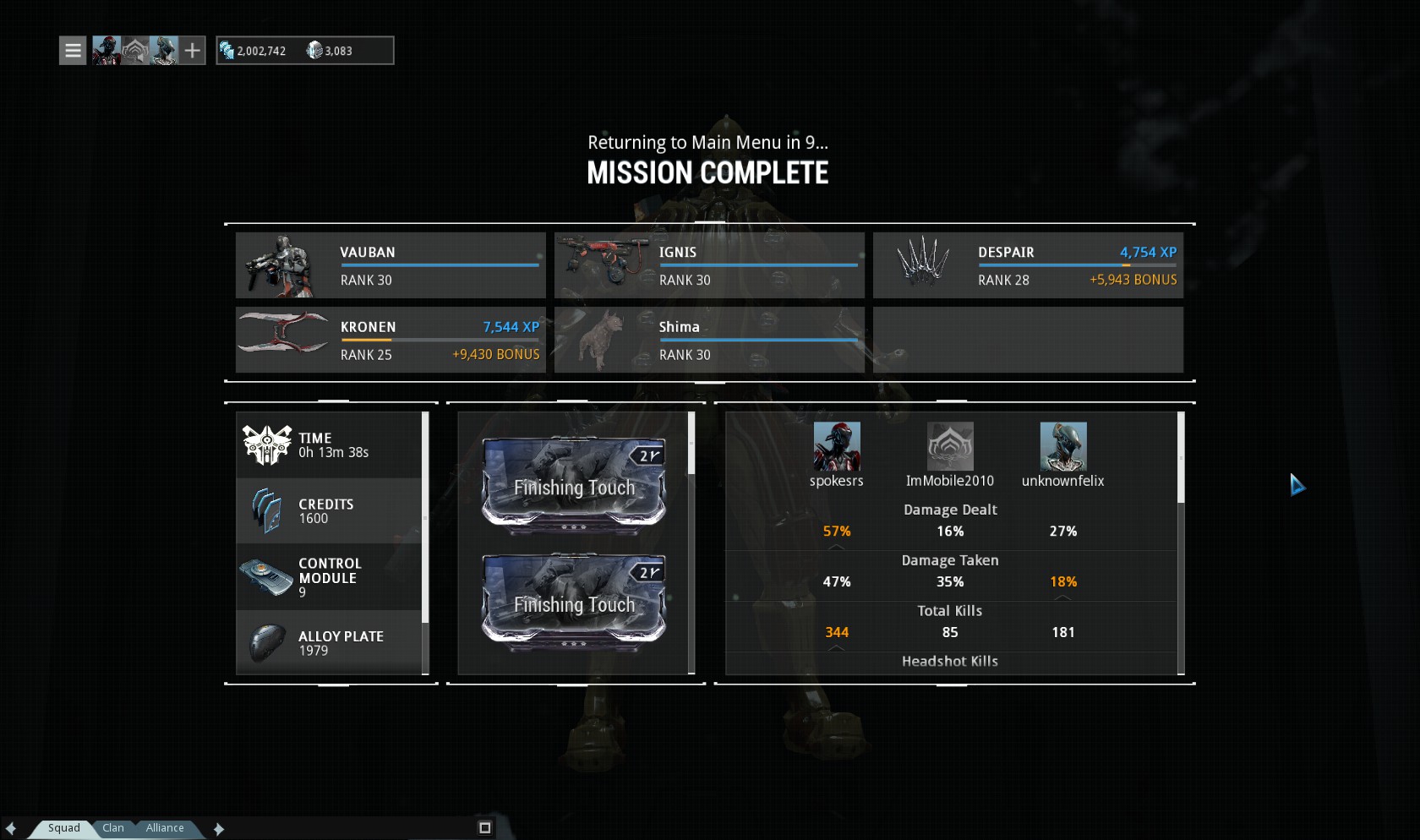Click the platinum balance in the top bar
Screen dimensions: 1420x840
[x=330, y=51]
